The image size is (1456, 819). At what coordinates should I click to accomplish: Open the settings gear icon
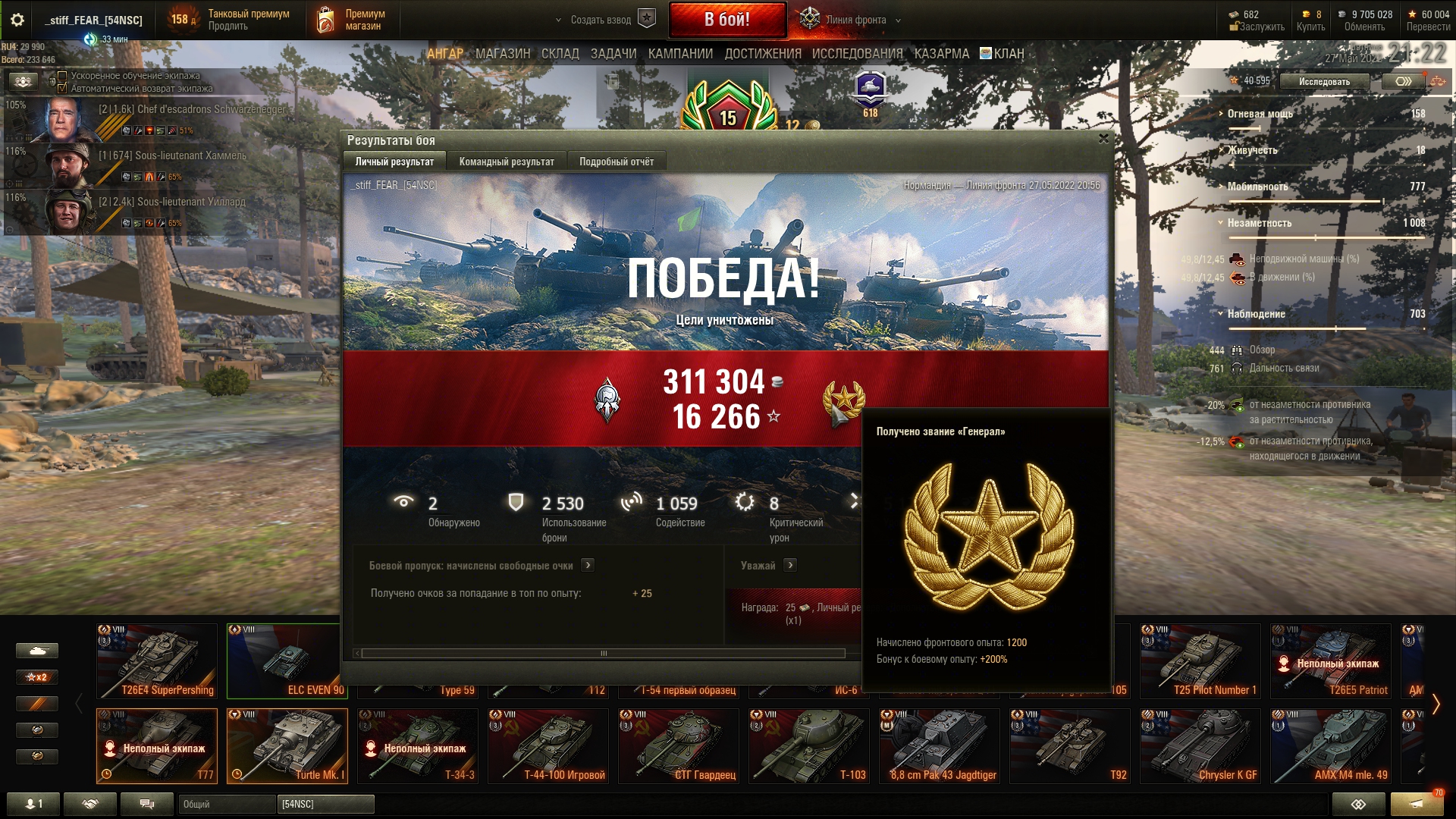click(x=17, y=20)
